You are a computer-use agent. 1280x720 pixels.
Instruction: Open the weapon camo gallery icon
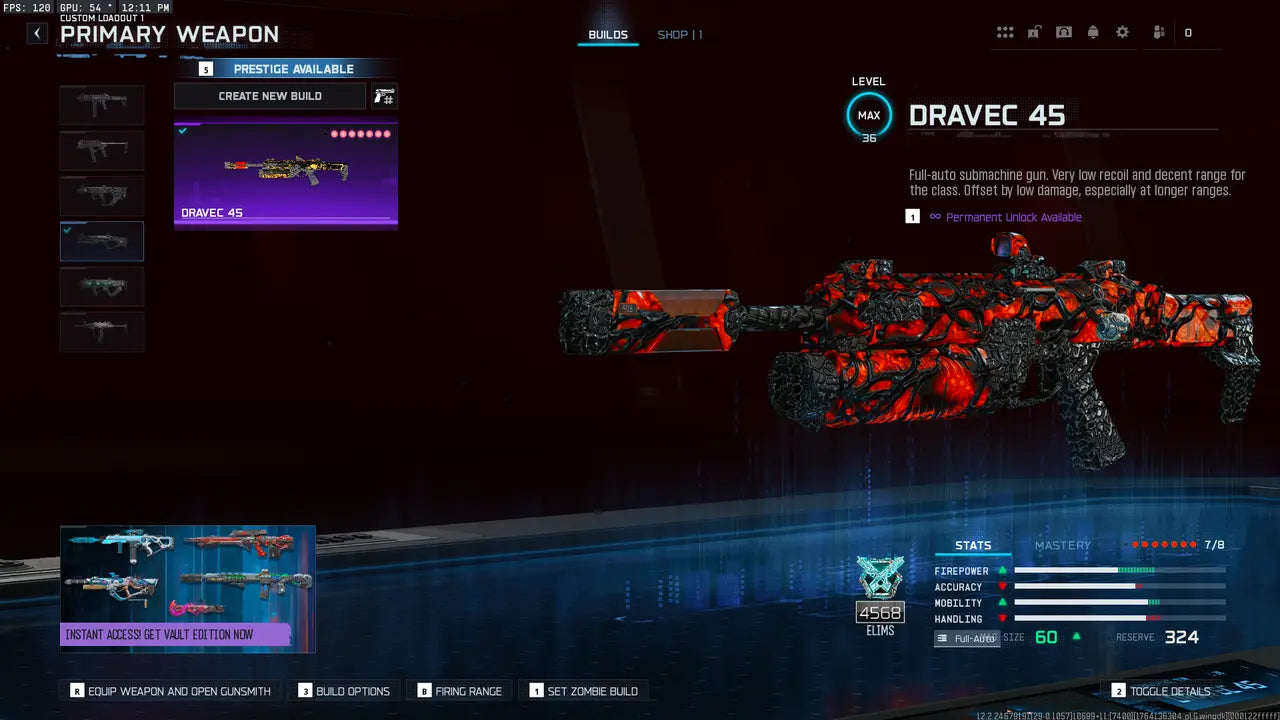point(1064,32)
